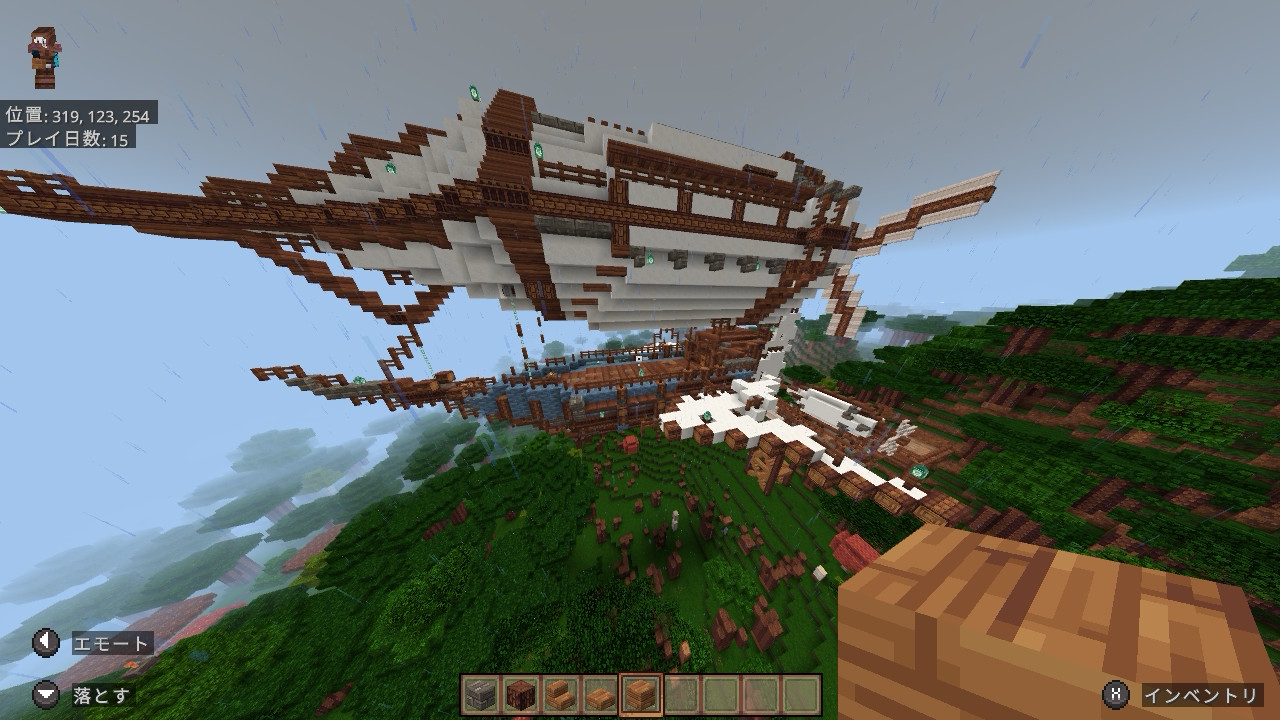Screen dimensions: 1280x720
Task: Select the stone bricks hotbar slot
Action: point(480,694)
